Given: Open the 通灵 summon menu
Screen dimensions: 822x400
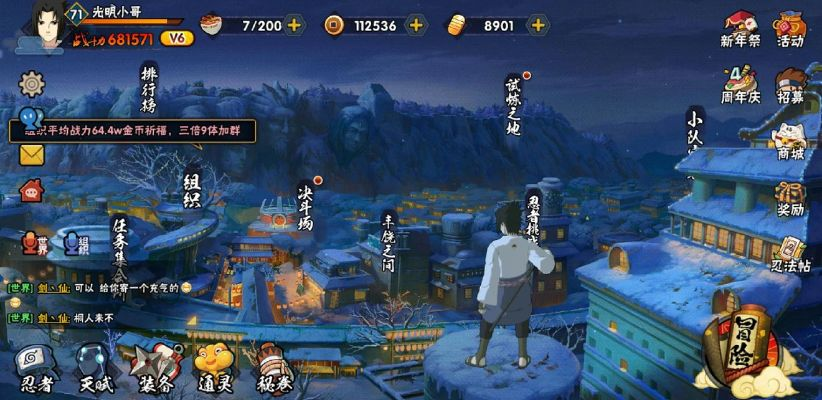Looking at the screenshot, I should pyautogui.click(x=212, y=368).
